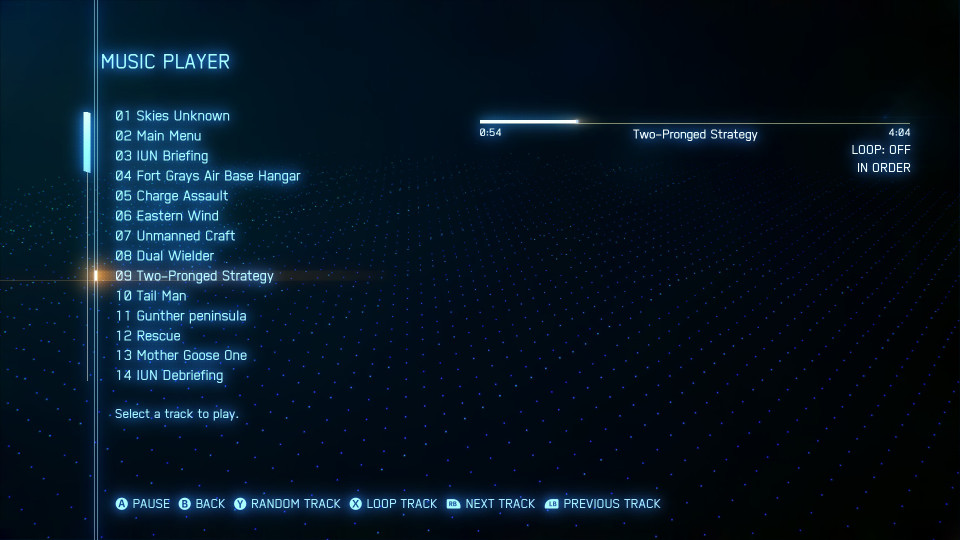Play Fort Grays Air Base Hangar
960x540 pixels.
(x=207, y=176)
